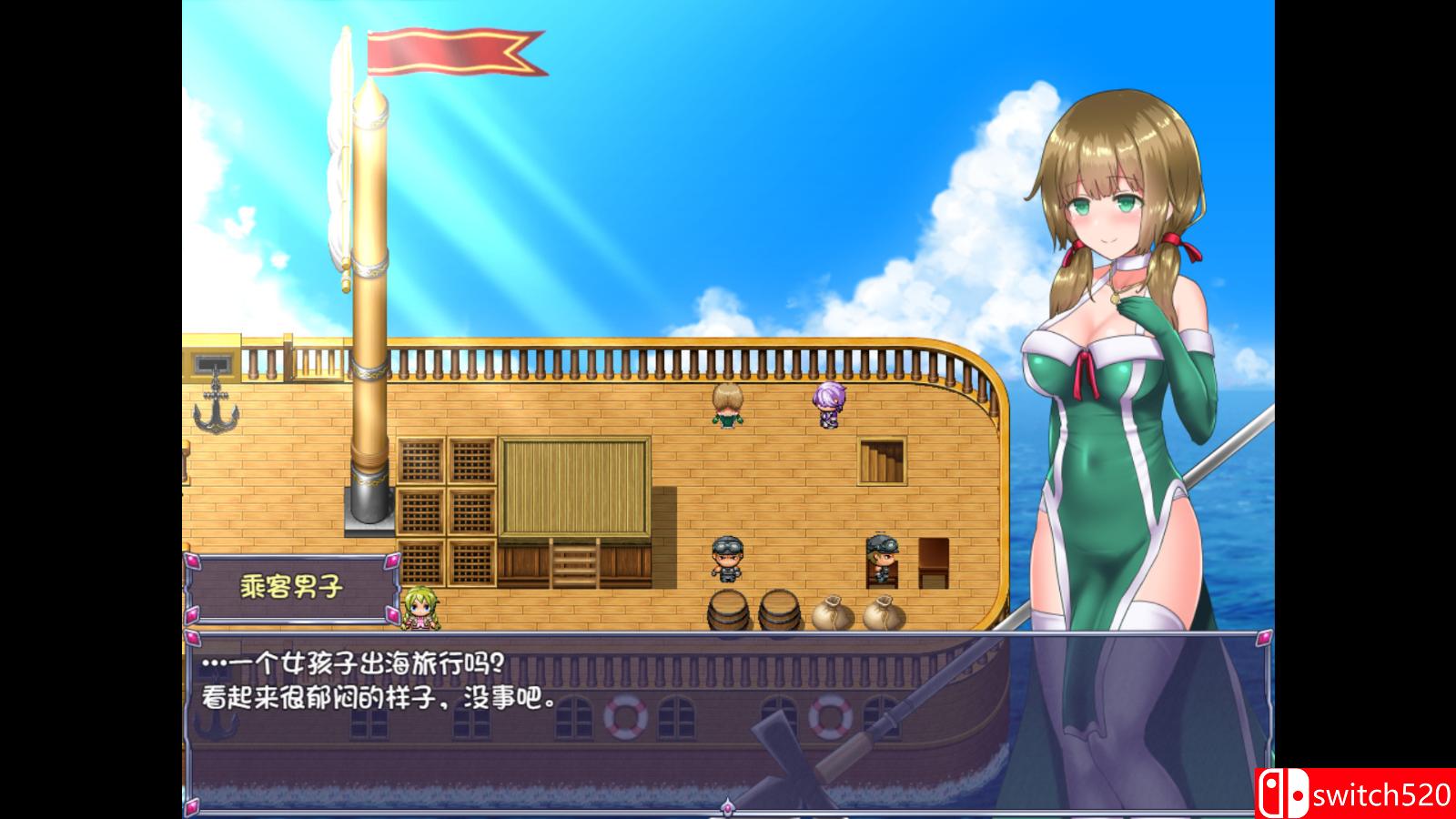Click the pink gem on the name box corner
Image resolution: width=1456 pixels, height=819 pixels.
click(x=194, y=562)
